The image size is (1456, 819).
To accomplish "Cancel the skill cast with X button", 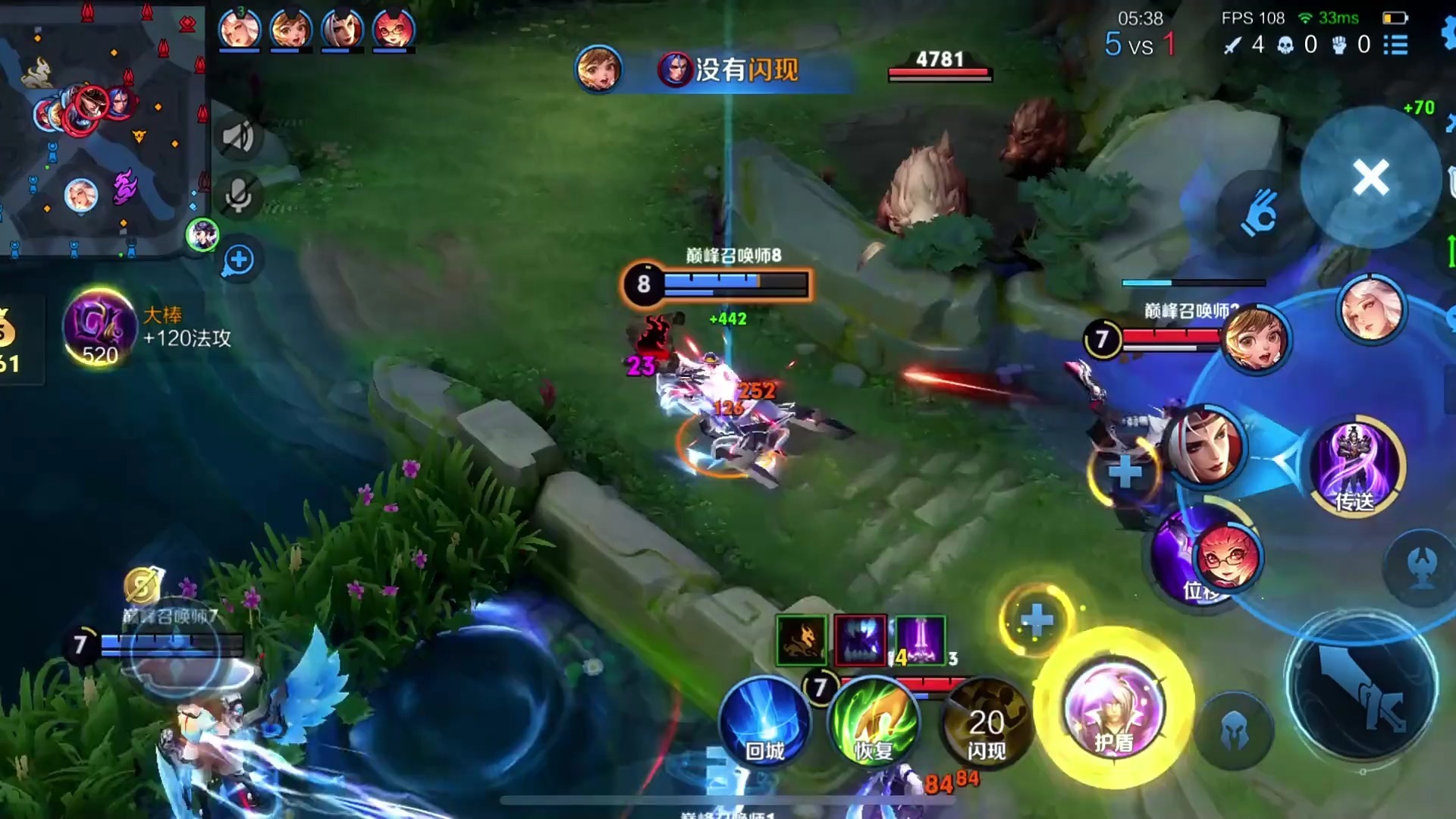I will (1370, 177).
